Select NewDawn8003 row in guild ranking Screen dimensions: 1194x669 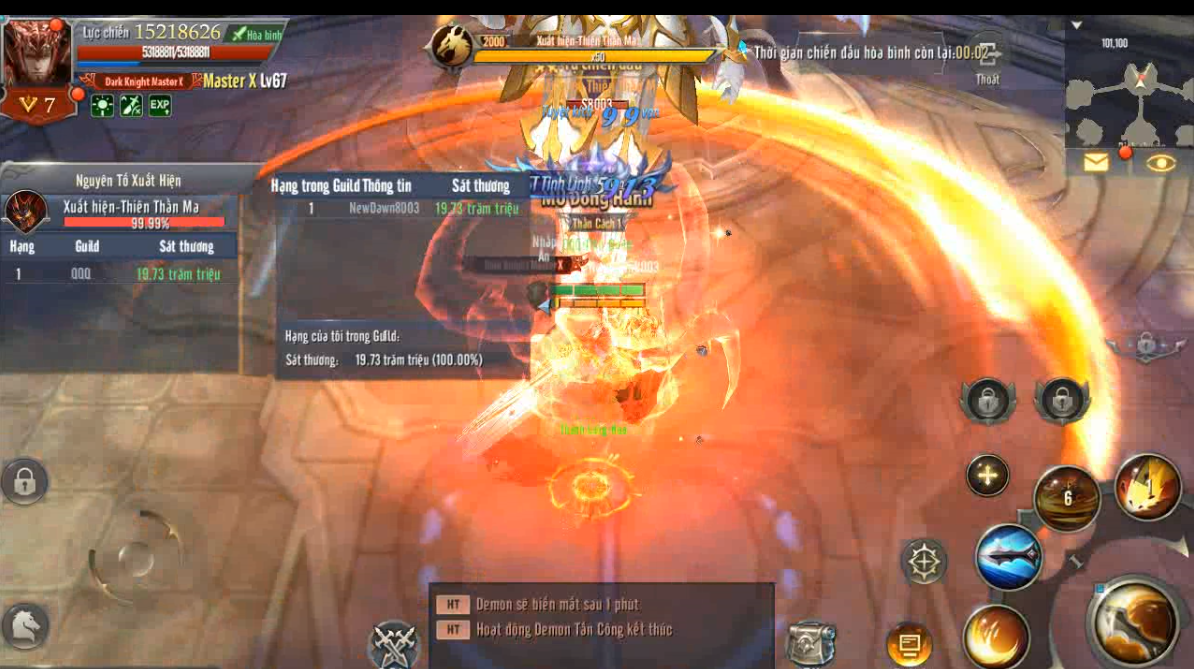point(400,209)
